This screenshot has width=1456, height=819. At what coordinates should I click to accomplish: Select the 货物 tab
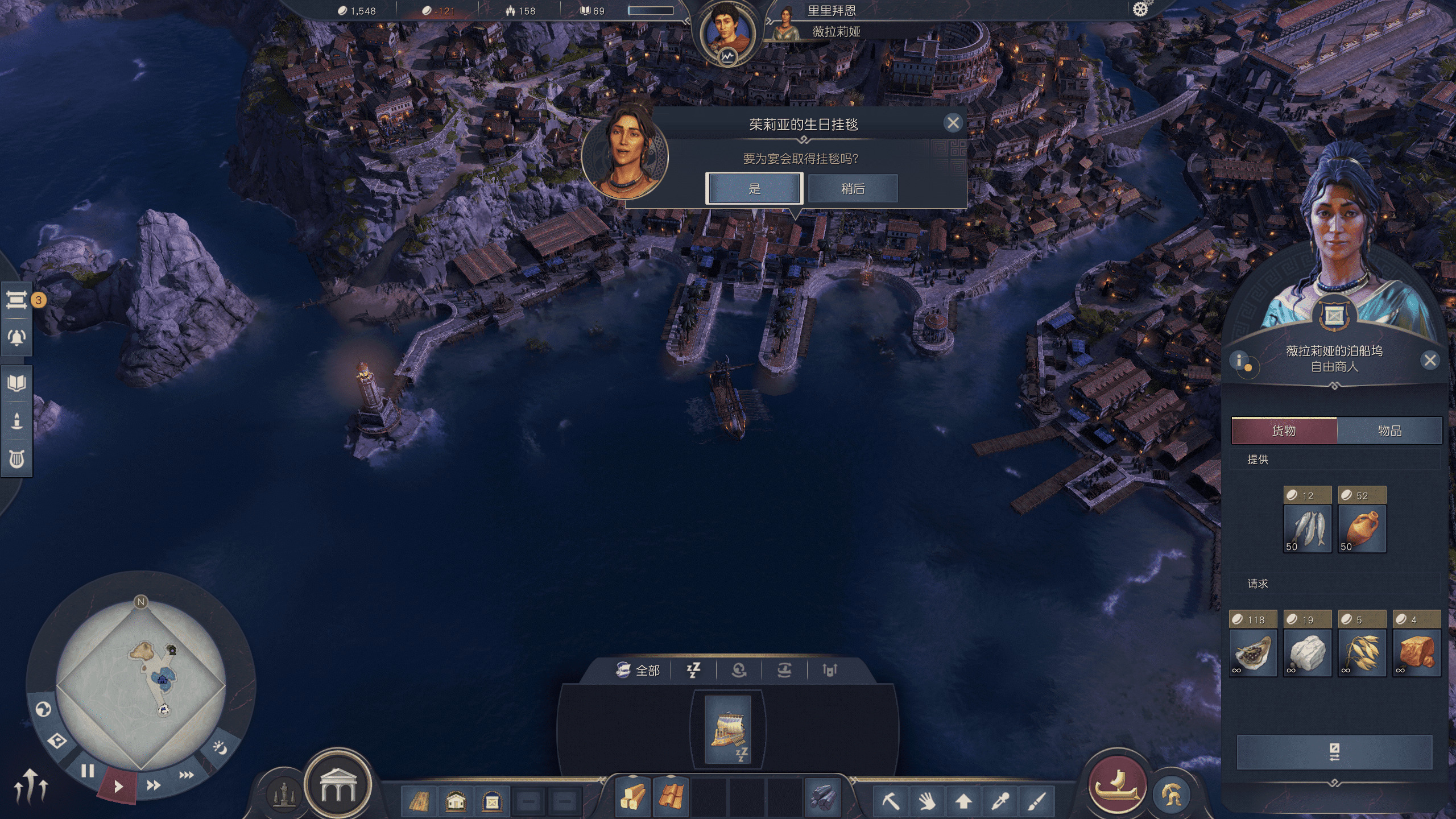1284,431
